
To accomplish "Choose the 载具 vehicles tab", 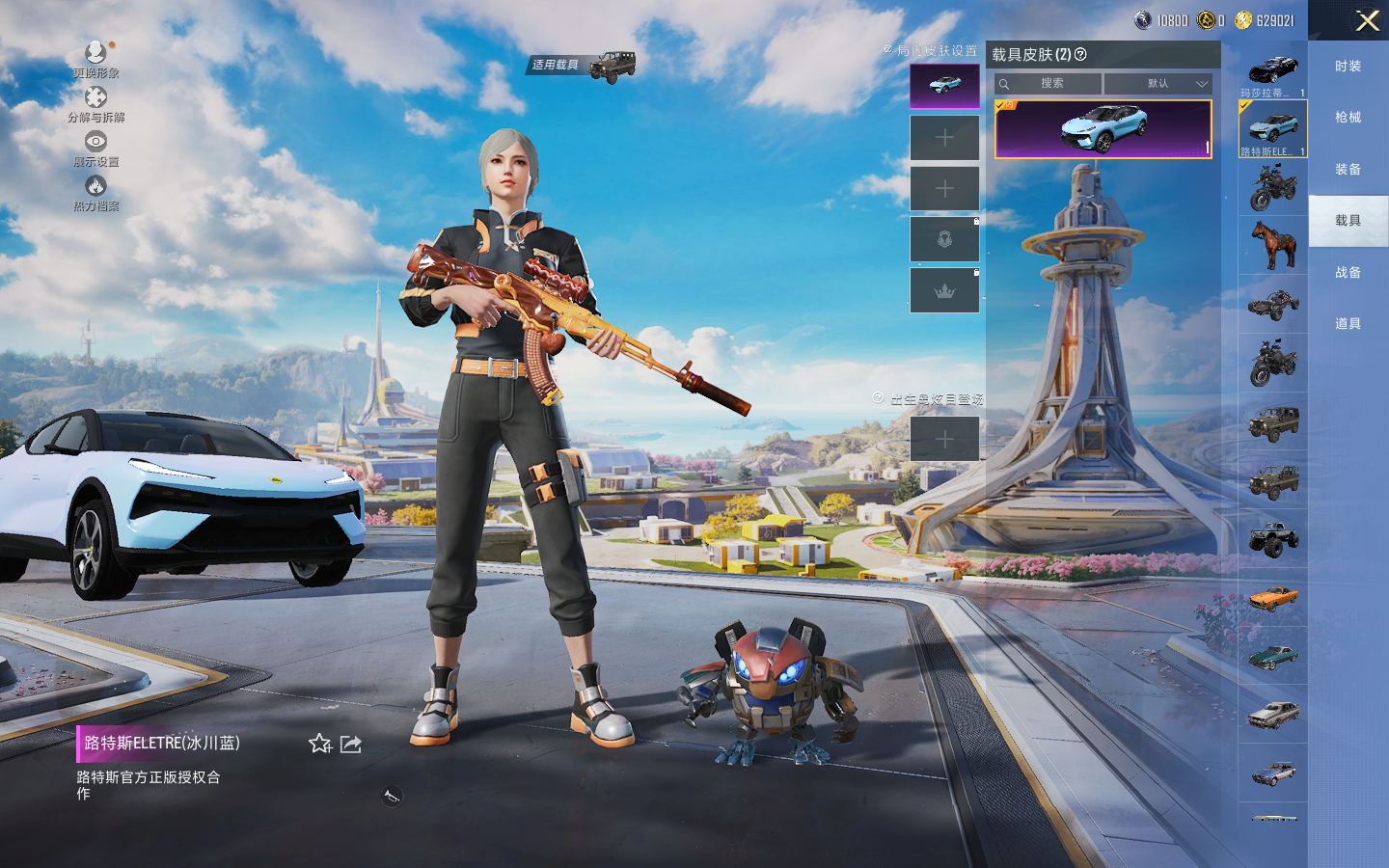I will pos(1348,221).
